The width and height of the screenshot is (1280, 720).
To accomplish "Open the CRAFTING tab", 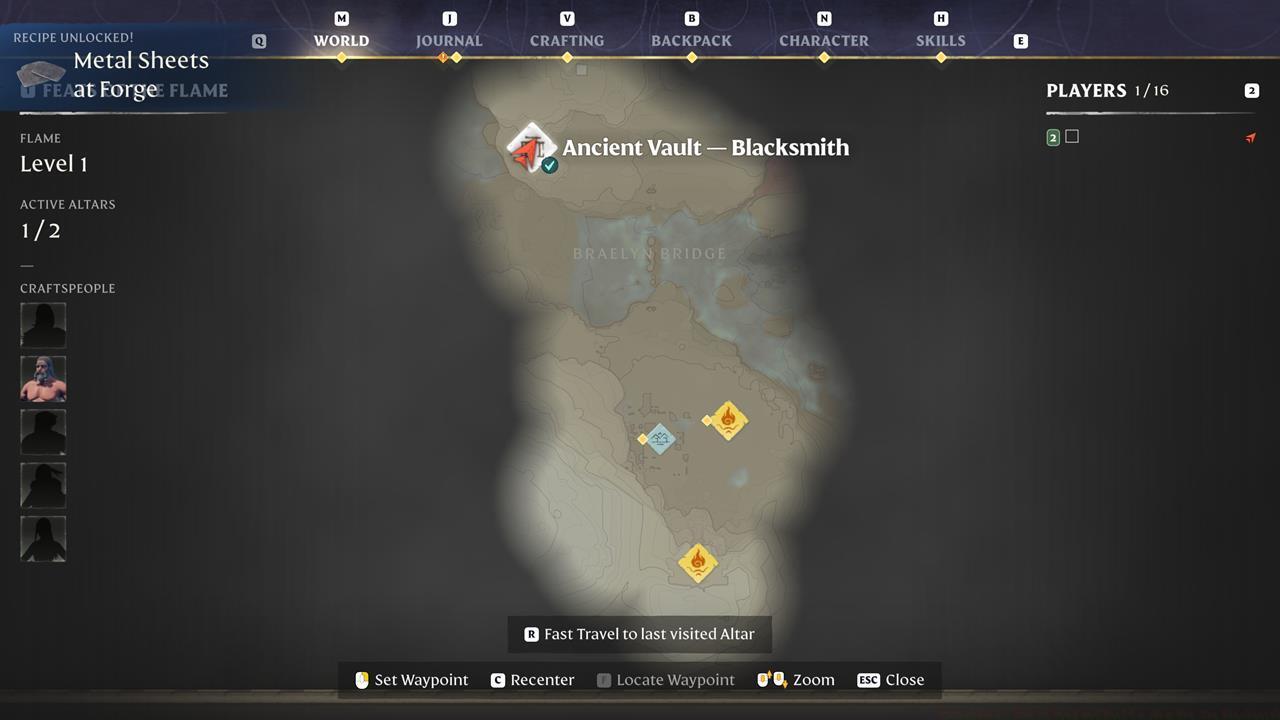I will point(566,40).
